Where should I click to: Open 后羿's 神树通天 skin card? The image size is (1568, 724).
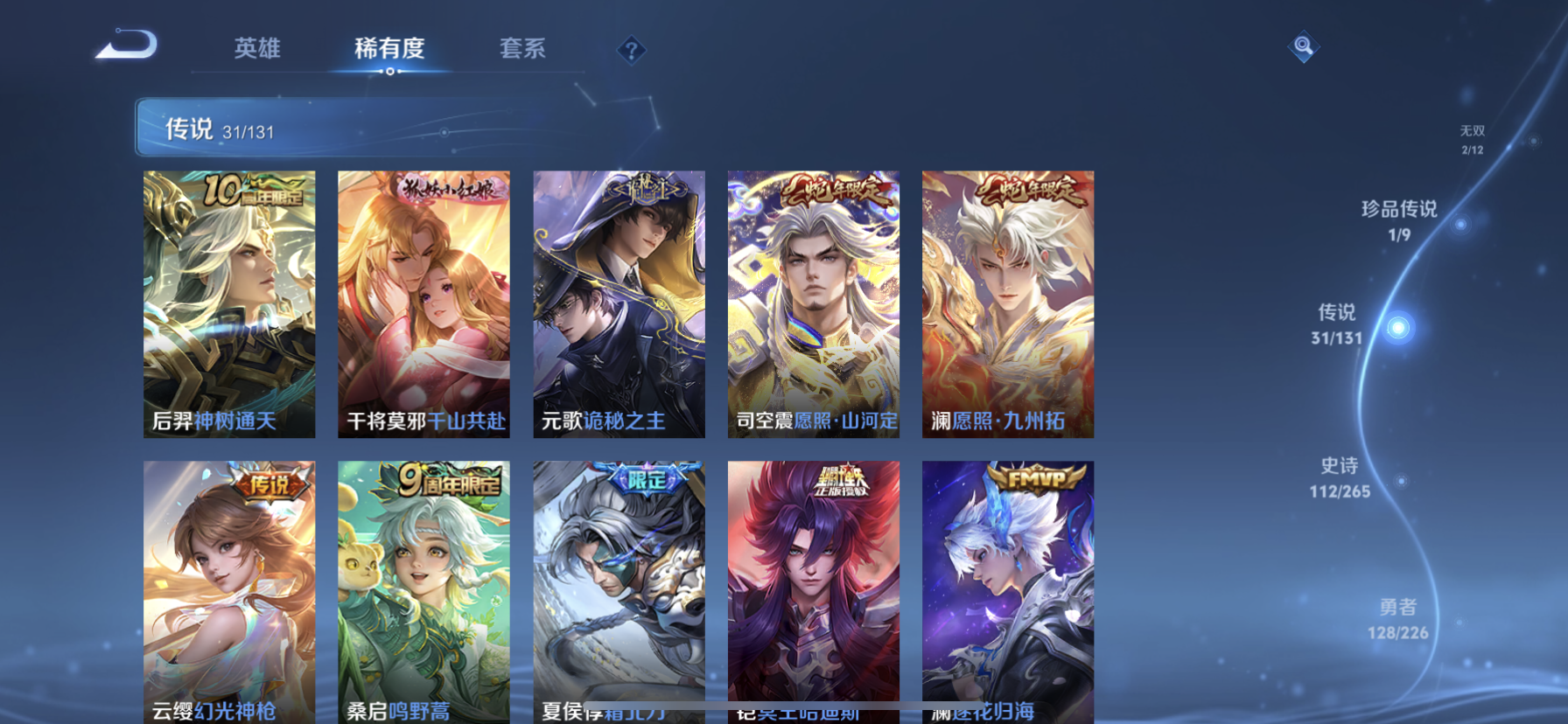(230, 304)
